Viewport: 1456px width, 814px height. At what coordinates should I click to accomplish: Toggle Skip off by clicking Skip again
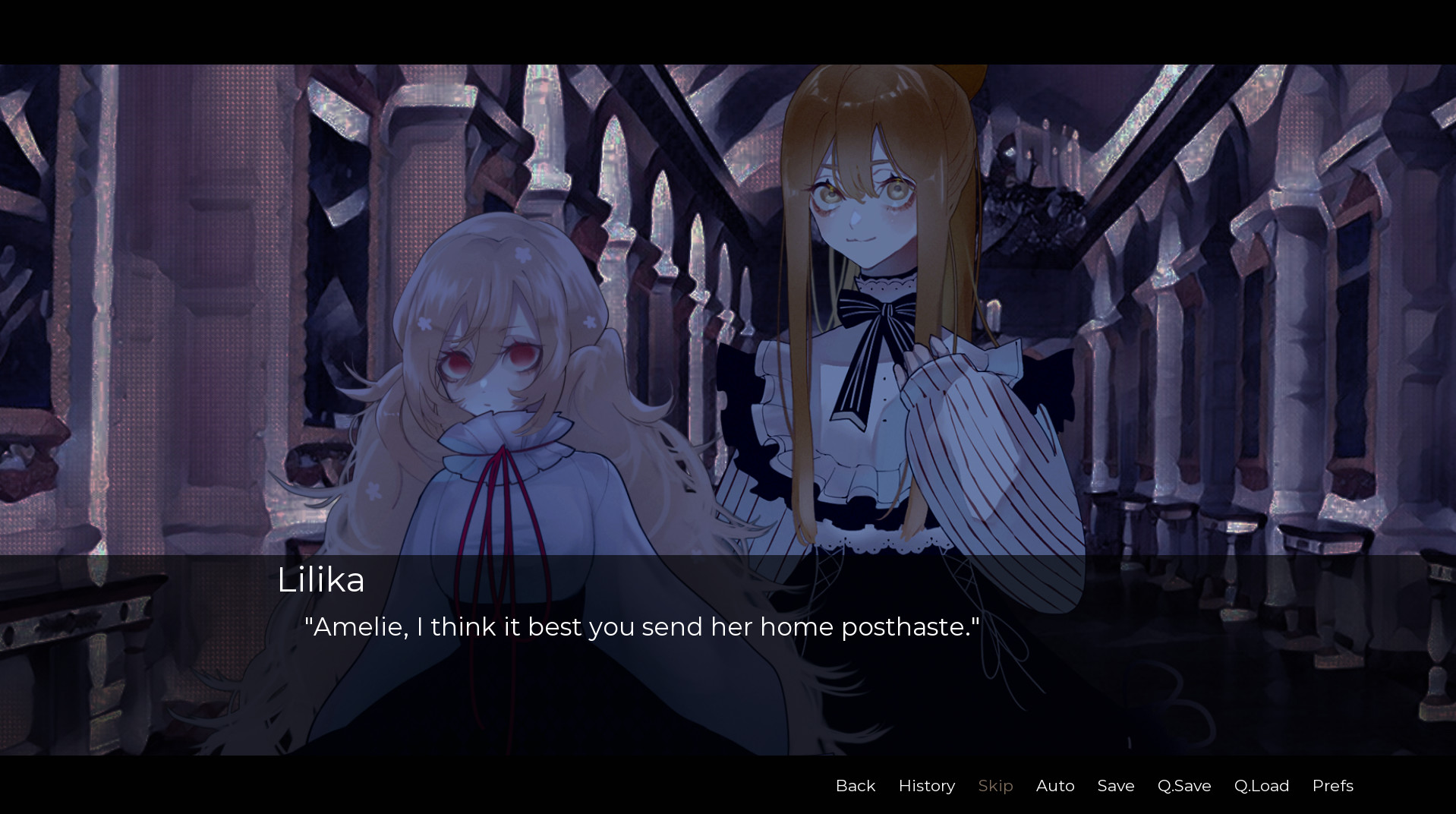[x=995, y=786]
